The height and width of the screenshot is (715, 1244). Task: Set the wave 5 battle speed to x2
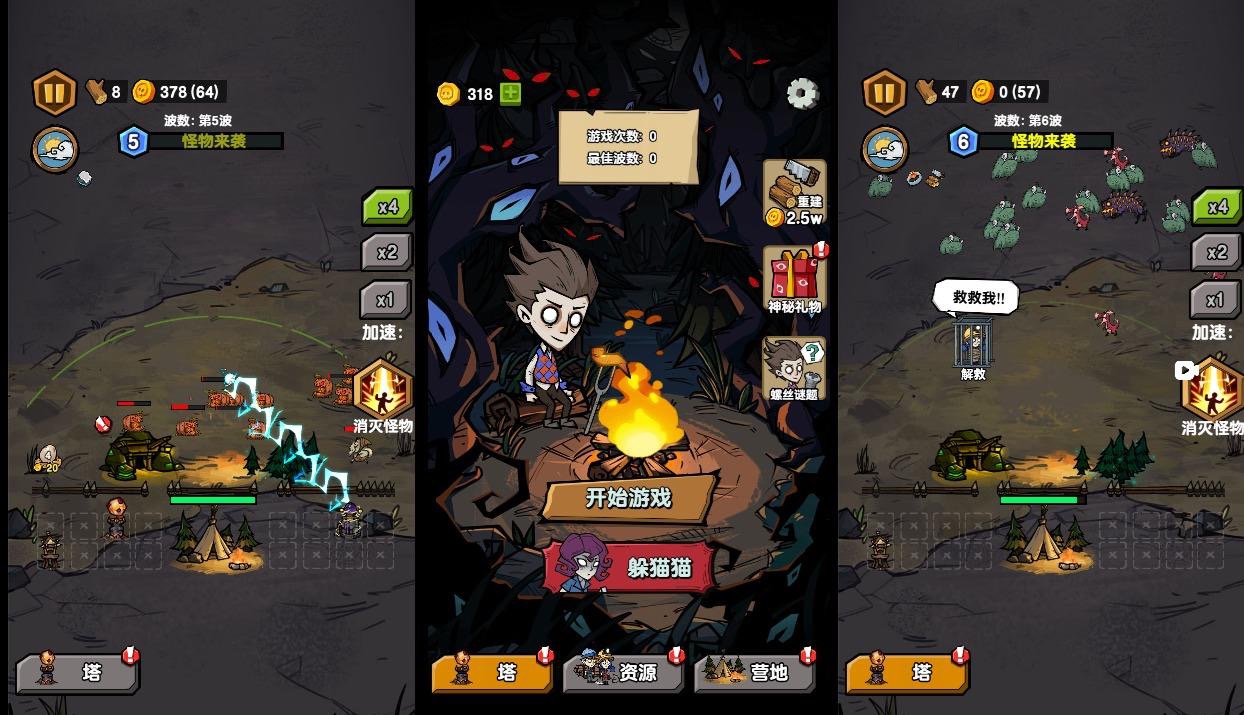click(x=386, y=253)
